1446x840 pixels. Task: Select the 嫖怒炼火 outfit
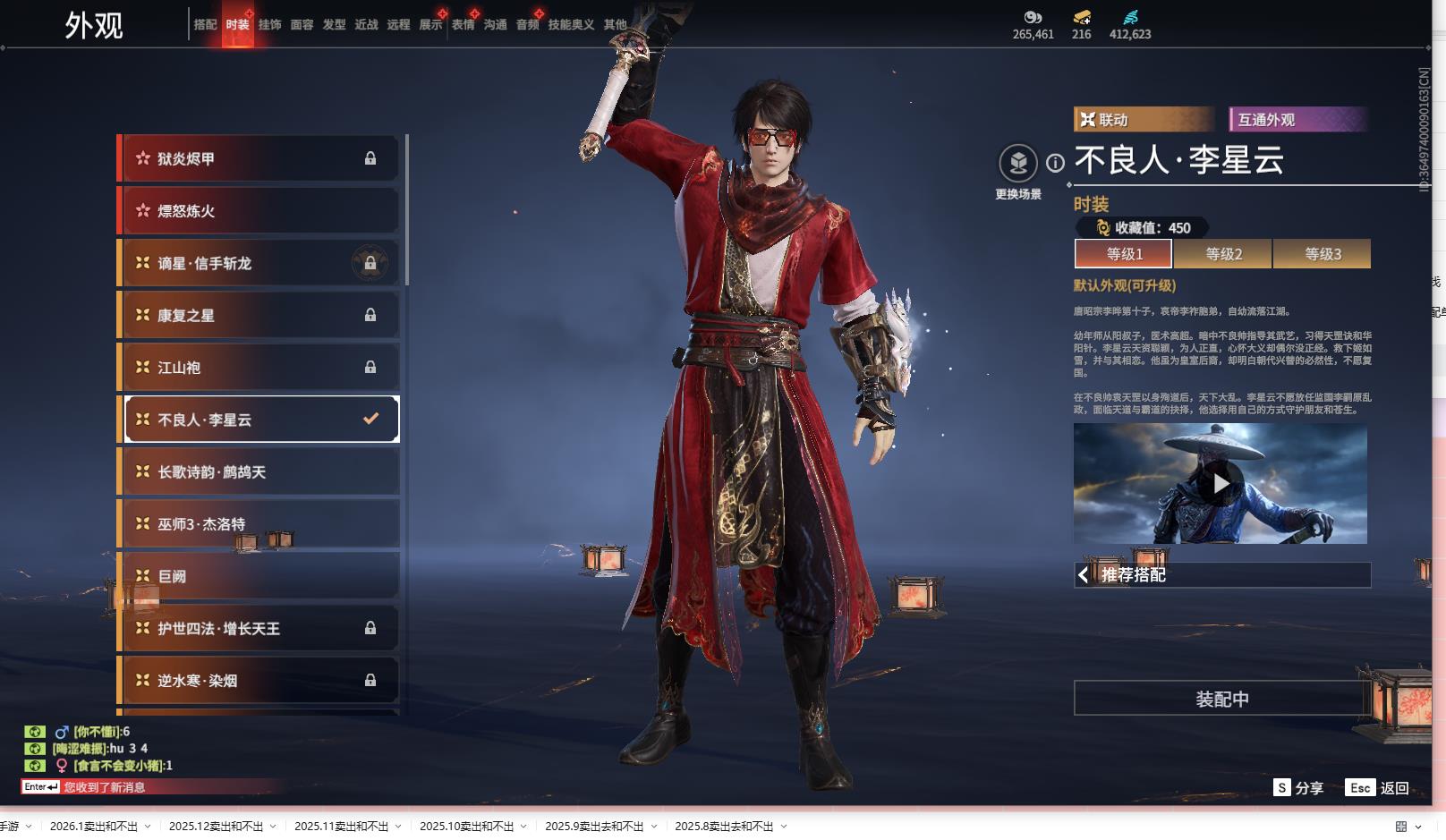[x=259, y=211]
